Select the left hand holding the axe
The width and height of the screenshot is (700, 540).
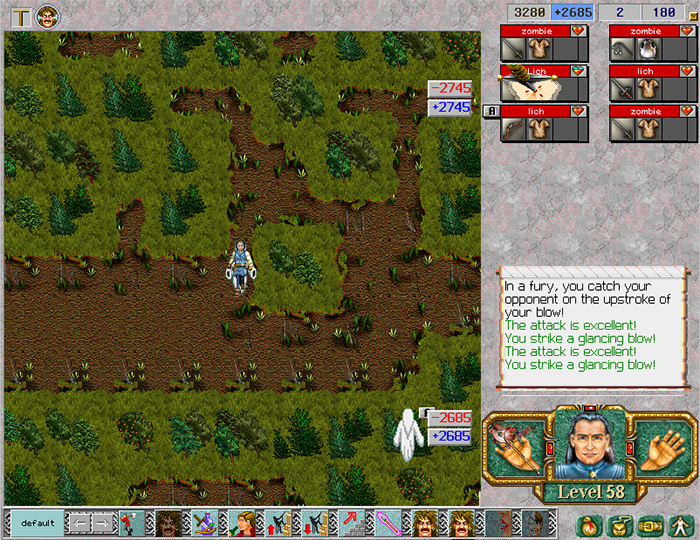click(517, 446)
